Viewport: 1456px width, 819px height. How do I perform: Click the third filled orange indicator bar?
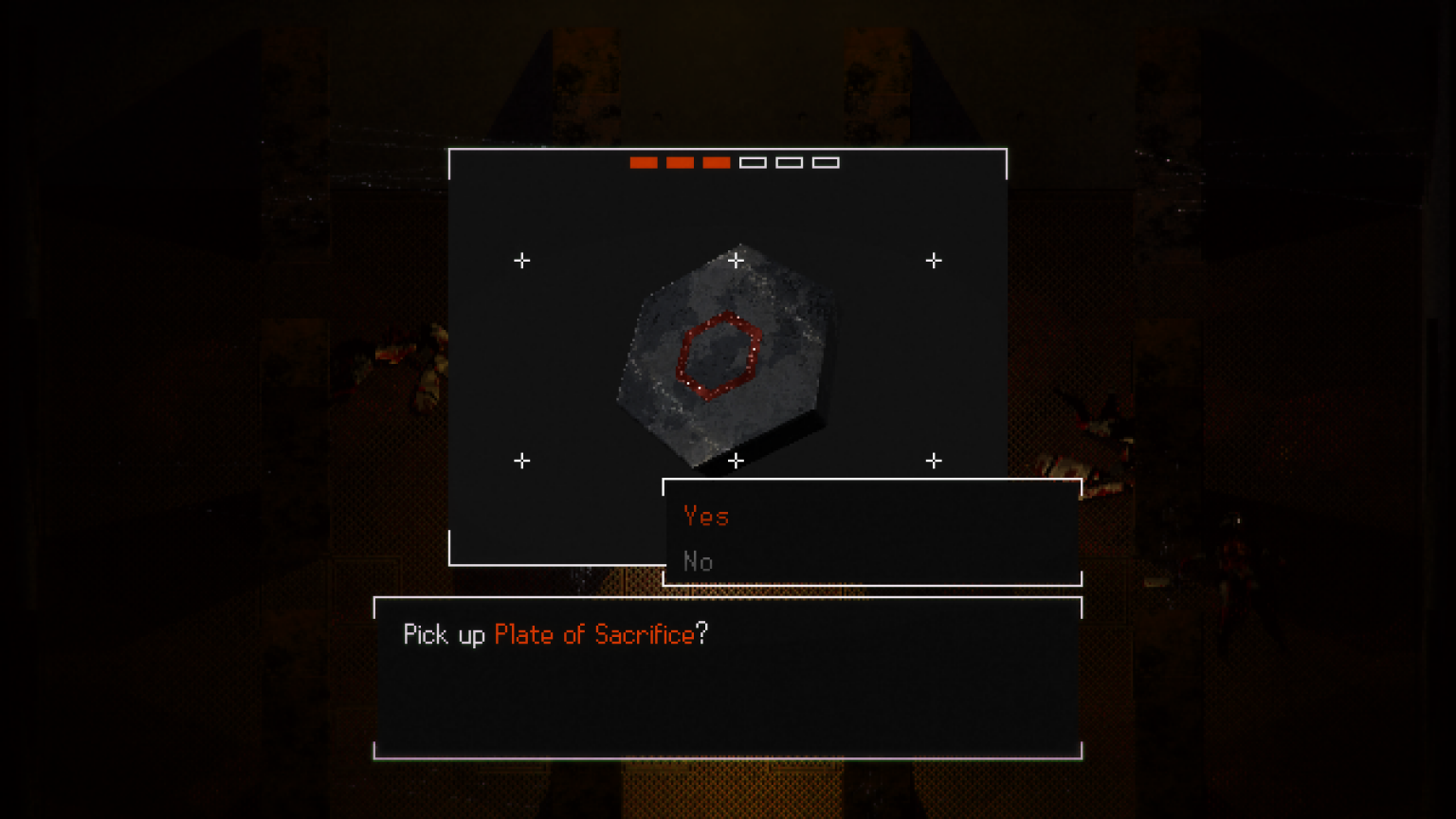click(x=717, y=162)
